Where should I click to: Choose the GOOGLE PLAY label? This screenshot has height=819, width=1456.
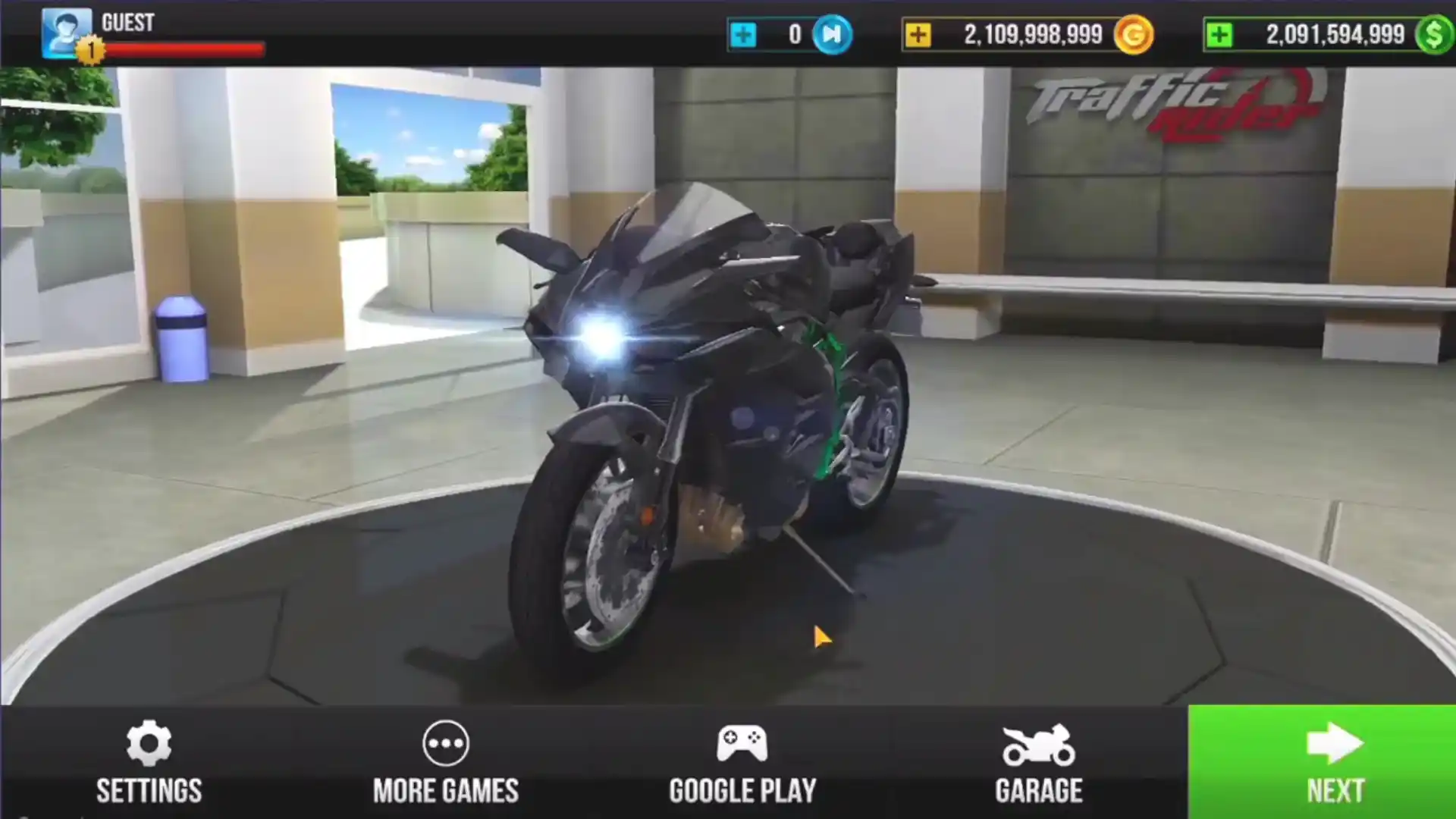pyautogui.click(x=742, y=791)
